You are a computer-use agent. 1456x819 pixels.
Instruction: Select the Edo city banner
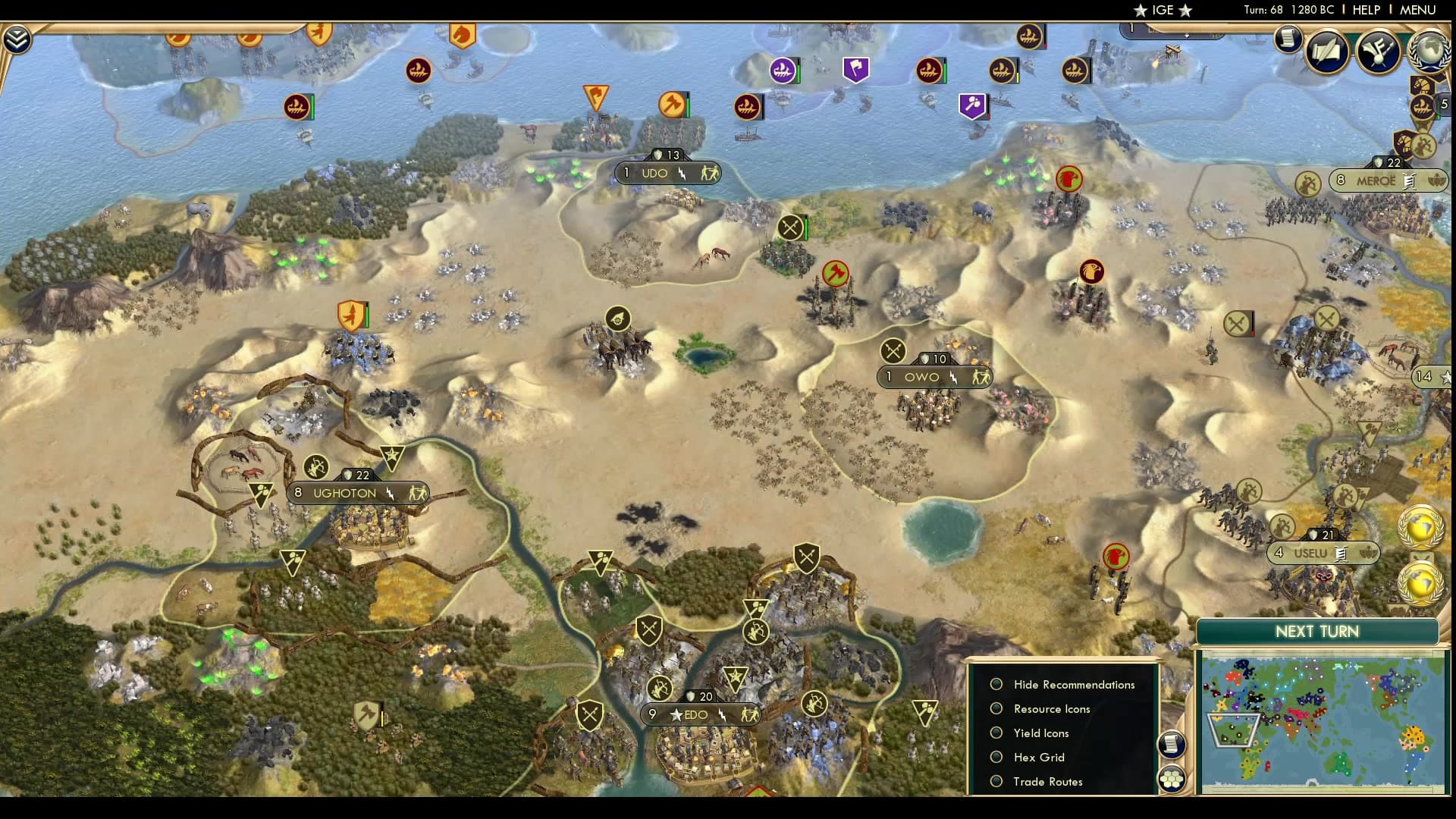point(698,714)
